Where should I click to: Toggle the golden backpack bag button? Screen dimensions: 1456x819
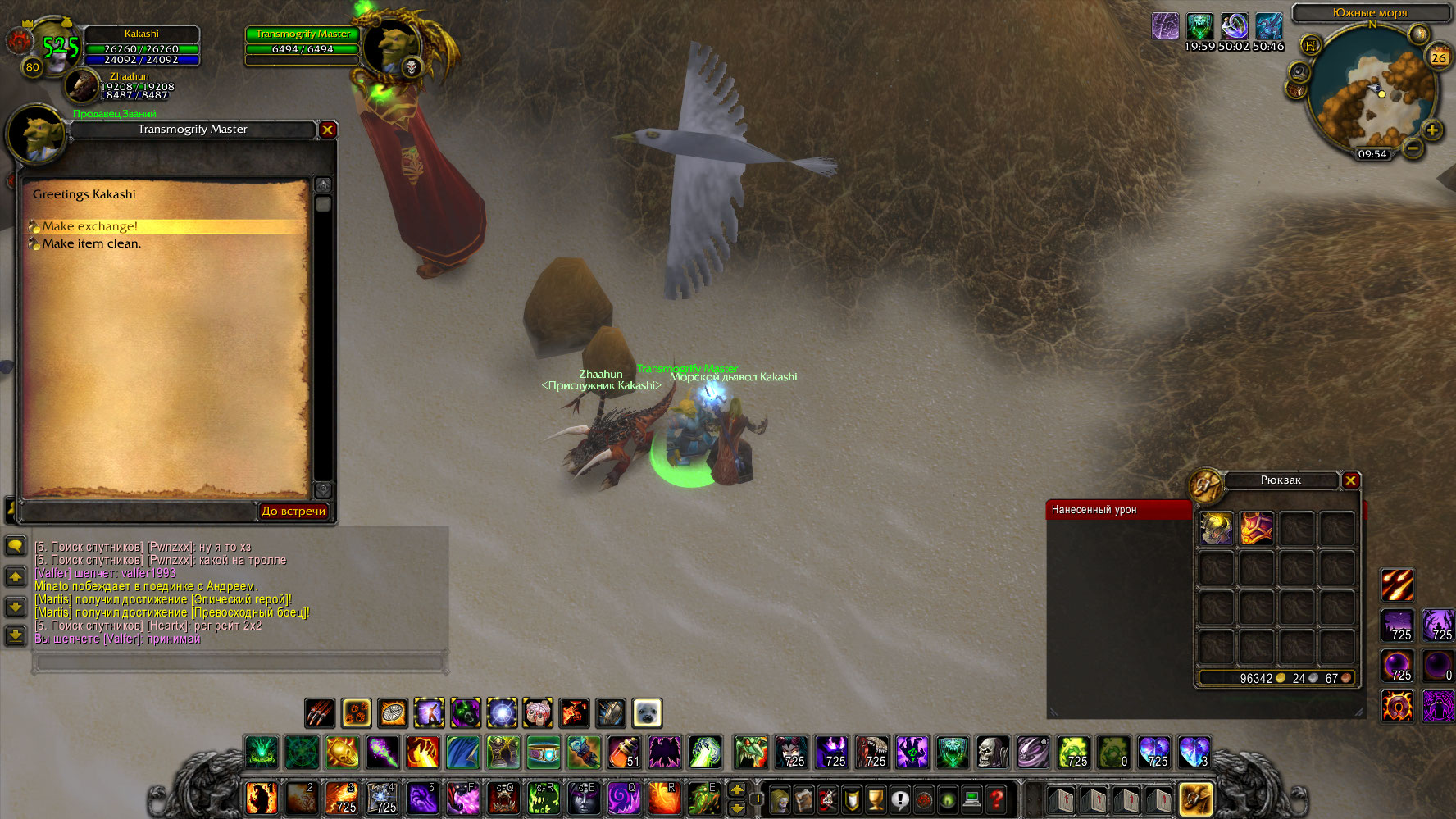(1195, 799)
